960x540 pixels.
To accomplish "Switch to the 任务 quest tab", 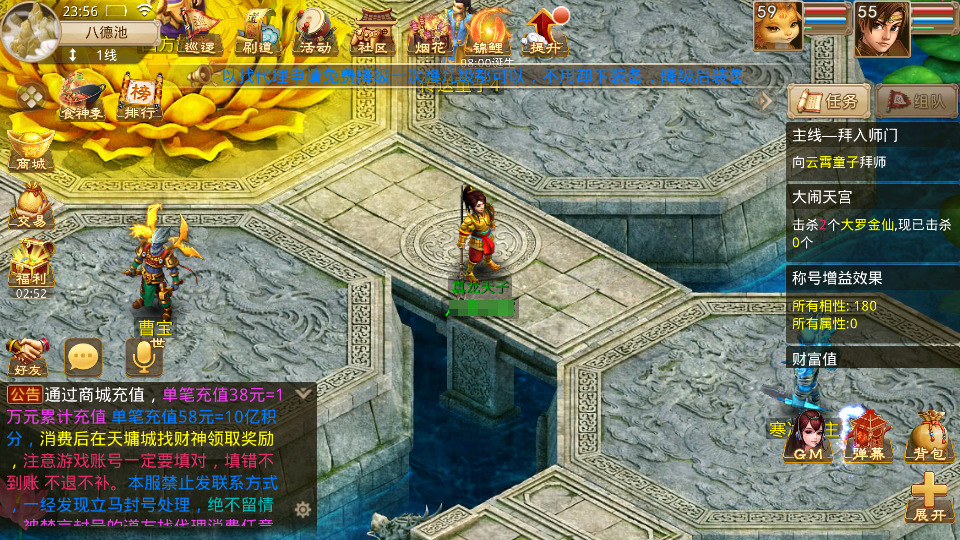I will 828,101.
